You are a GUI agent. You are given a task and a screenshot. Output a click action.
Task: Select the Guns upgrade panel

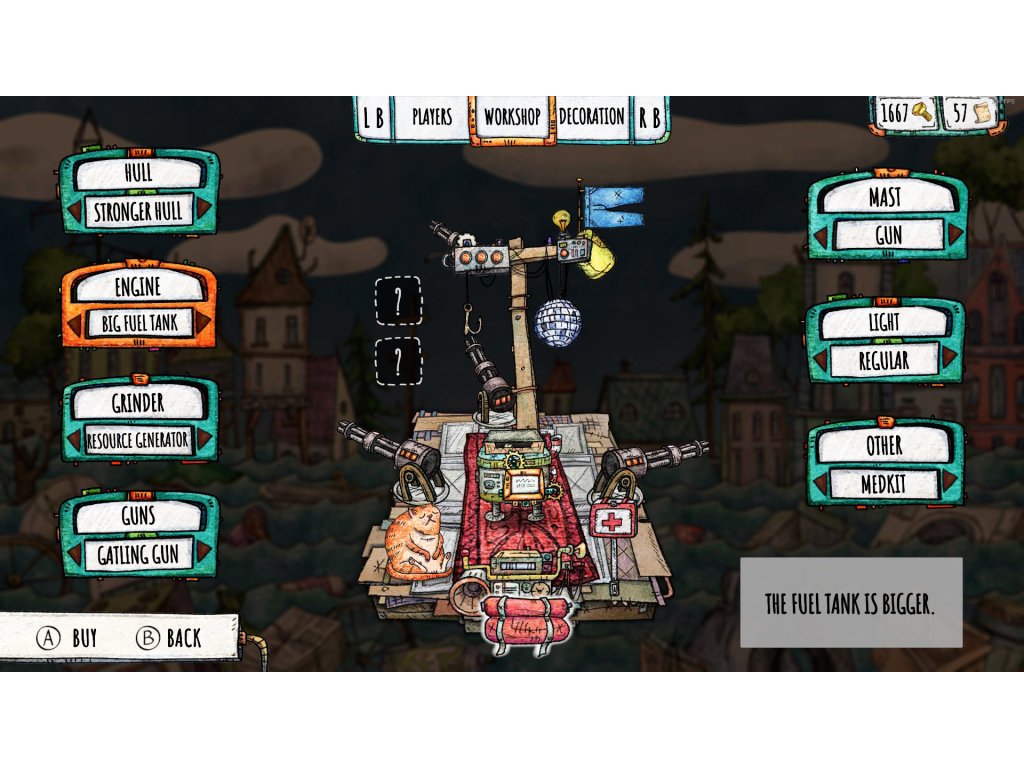click(138, 517)
